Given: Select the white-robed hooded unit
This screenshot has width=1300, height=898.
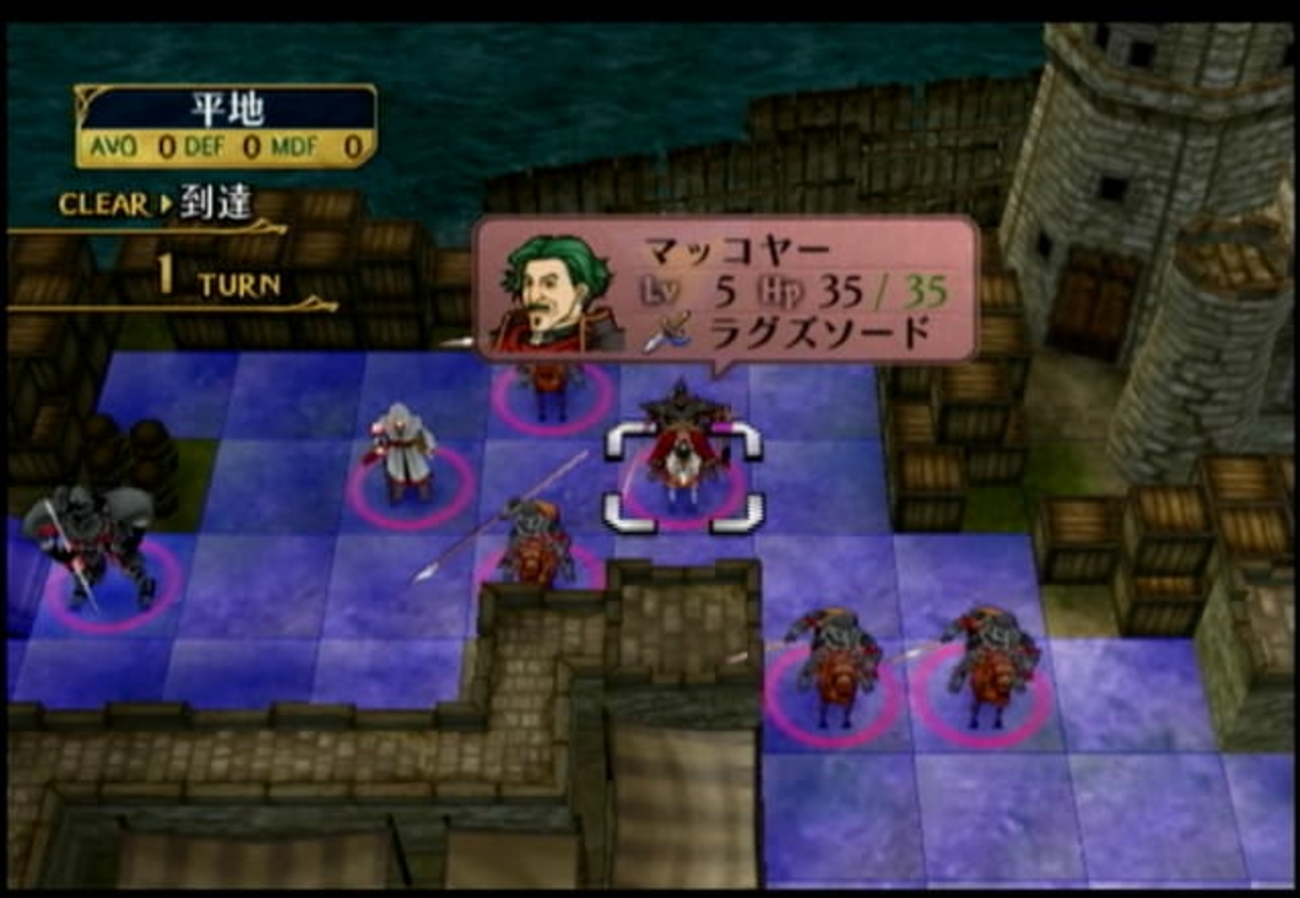Looking at the screenshot, I should pos(404,452).
